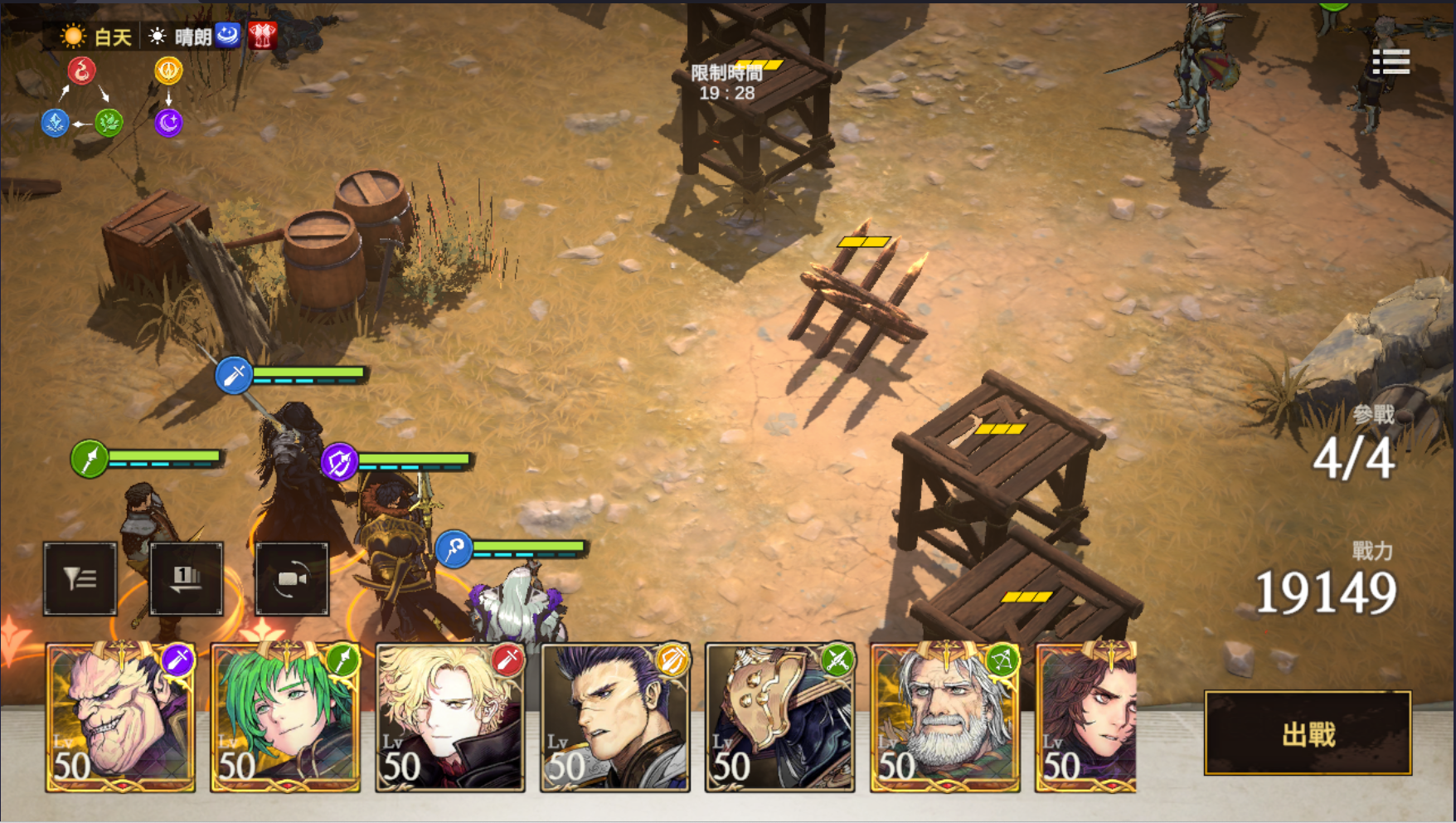Start battle with the 出戰 button
The width and height of the screenshot is (1456, 823).
pyautogui.click(x=1307, y=733)
